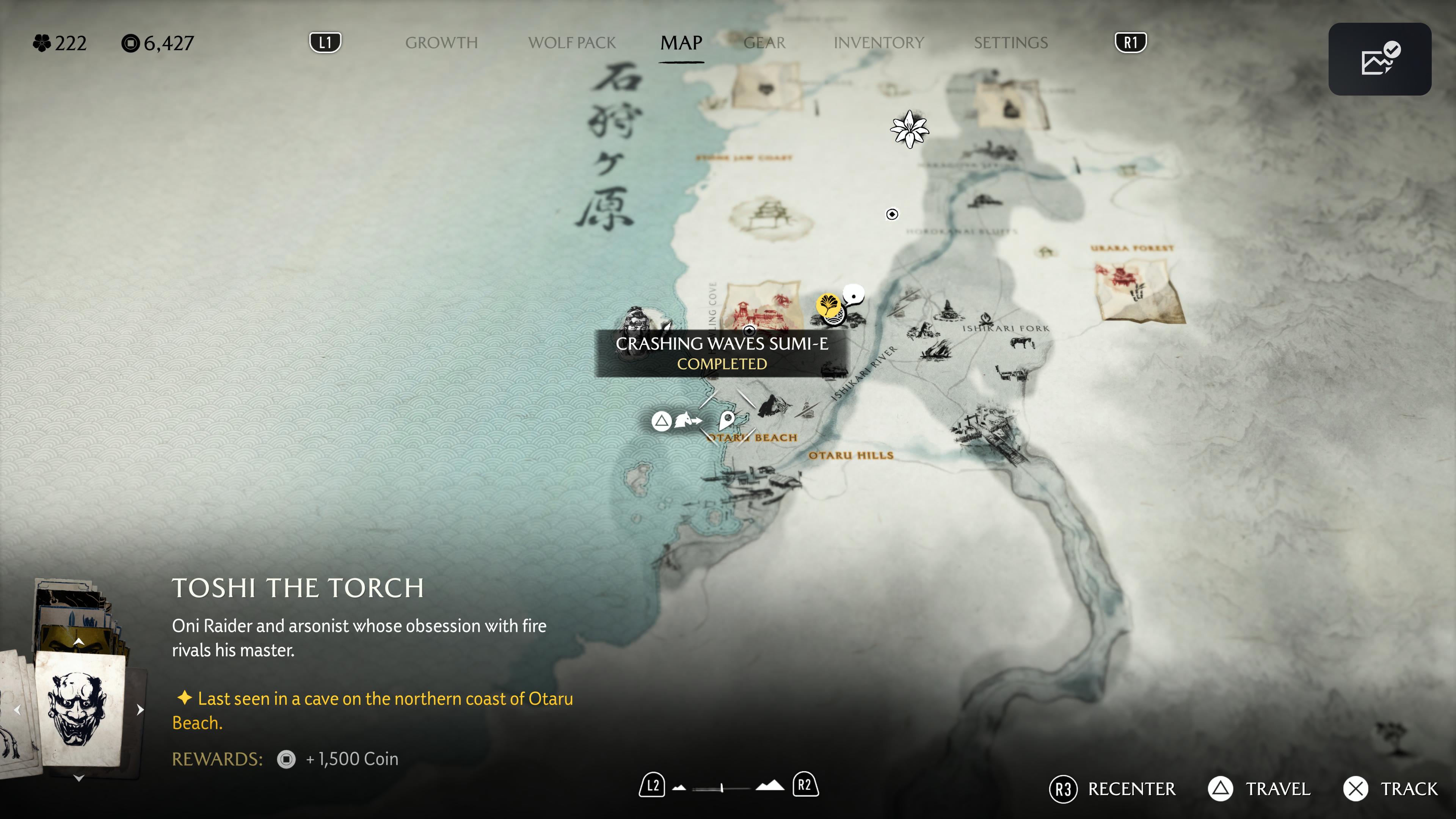This screenshot has height=819, width=1456.
Task: Move down the bounty cards with down arrow
Action: click(x=79, y=778)
